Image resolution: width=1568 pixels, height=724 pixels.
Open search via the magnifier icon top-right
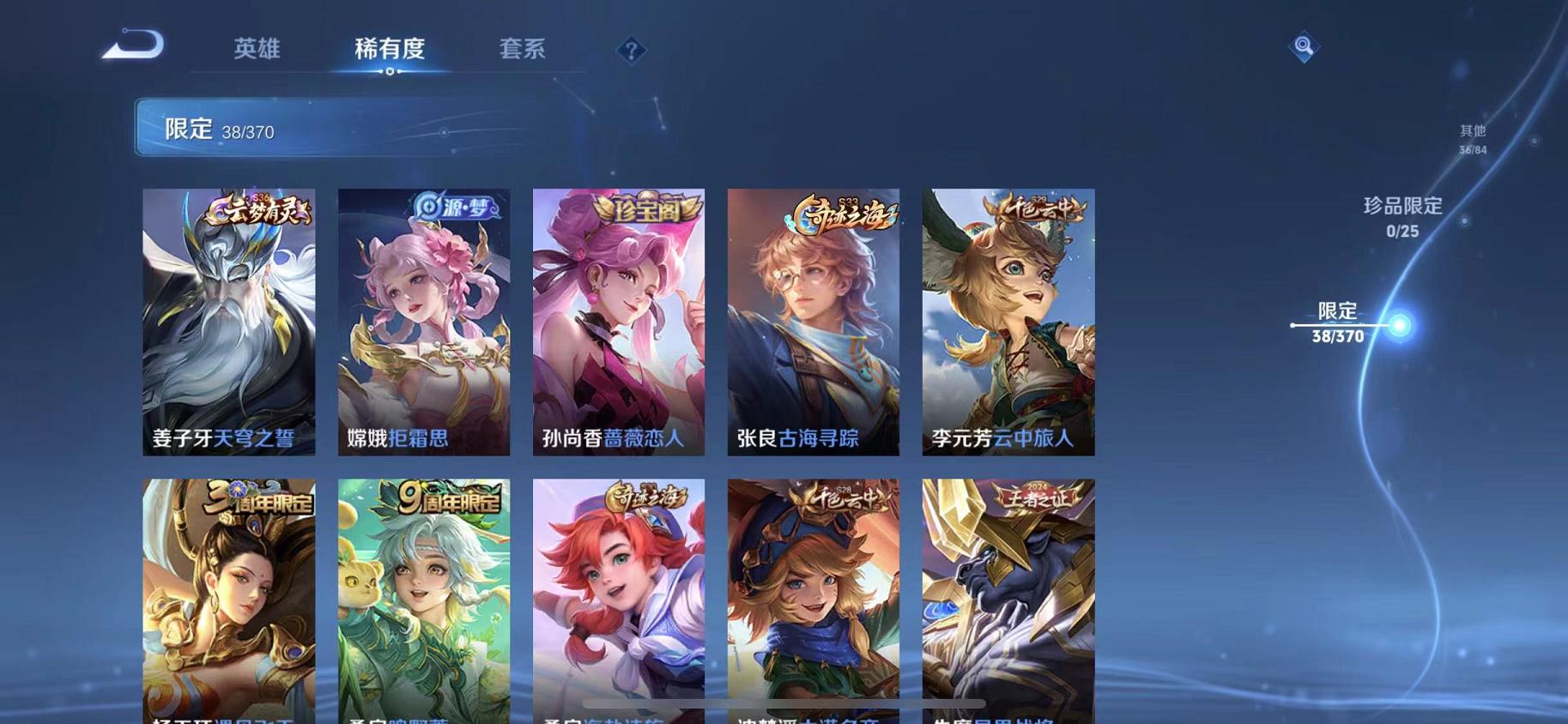pos(1303,47)
